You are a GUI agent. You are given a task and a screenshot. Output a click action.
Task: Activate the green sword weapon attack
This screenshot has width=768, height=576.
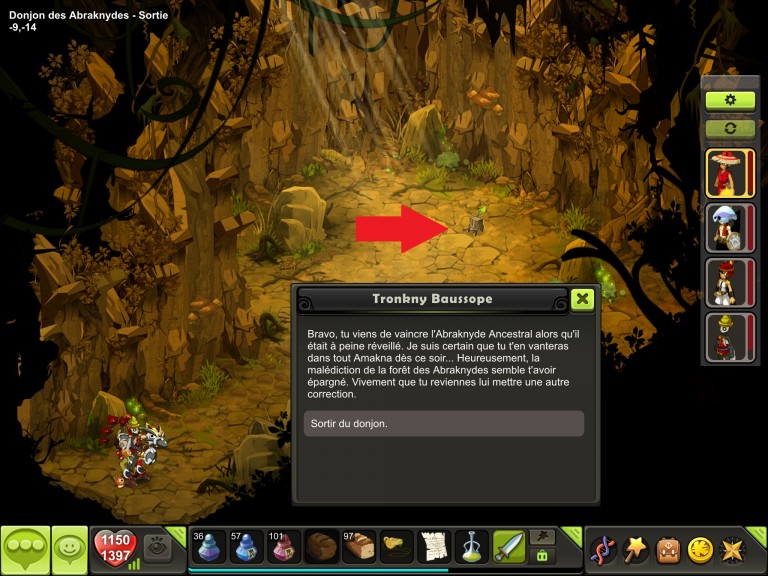tap(509, 547)
